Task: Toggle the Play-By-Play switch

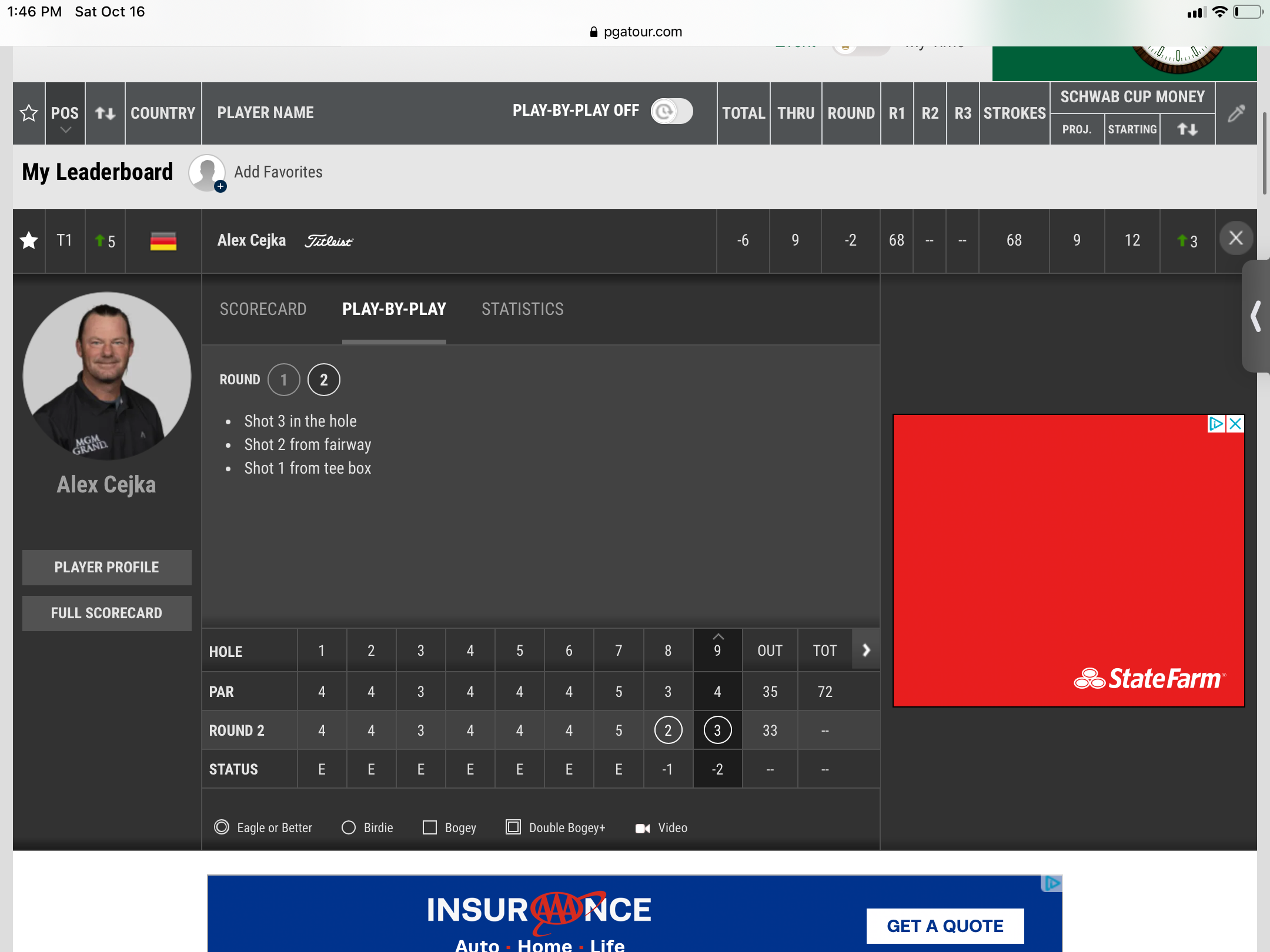Action: tap(671, 111)
